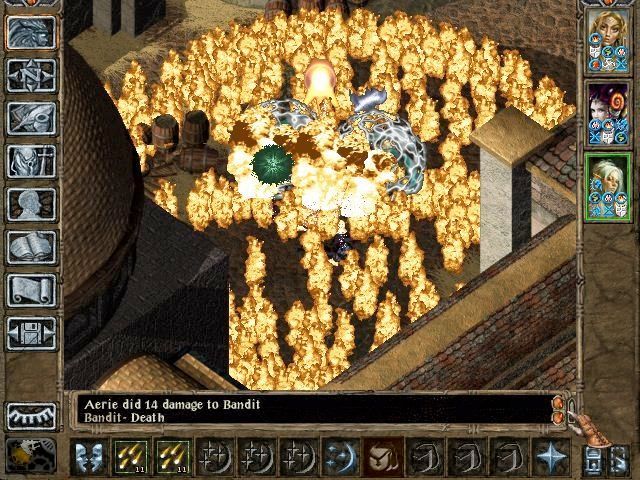Click the clock gear at bottom left

31,455
